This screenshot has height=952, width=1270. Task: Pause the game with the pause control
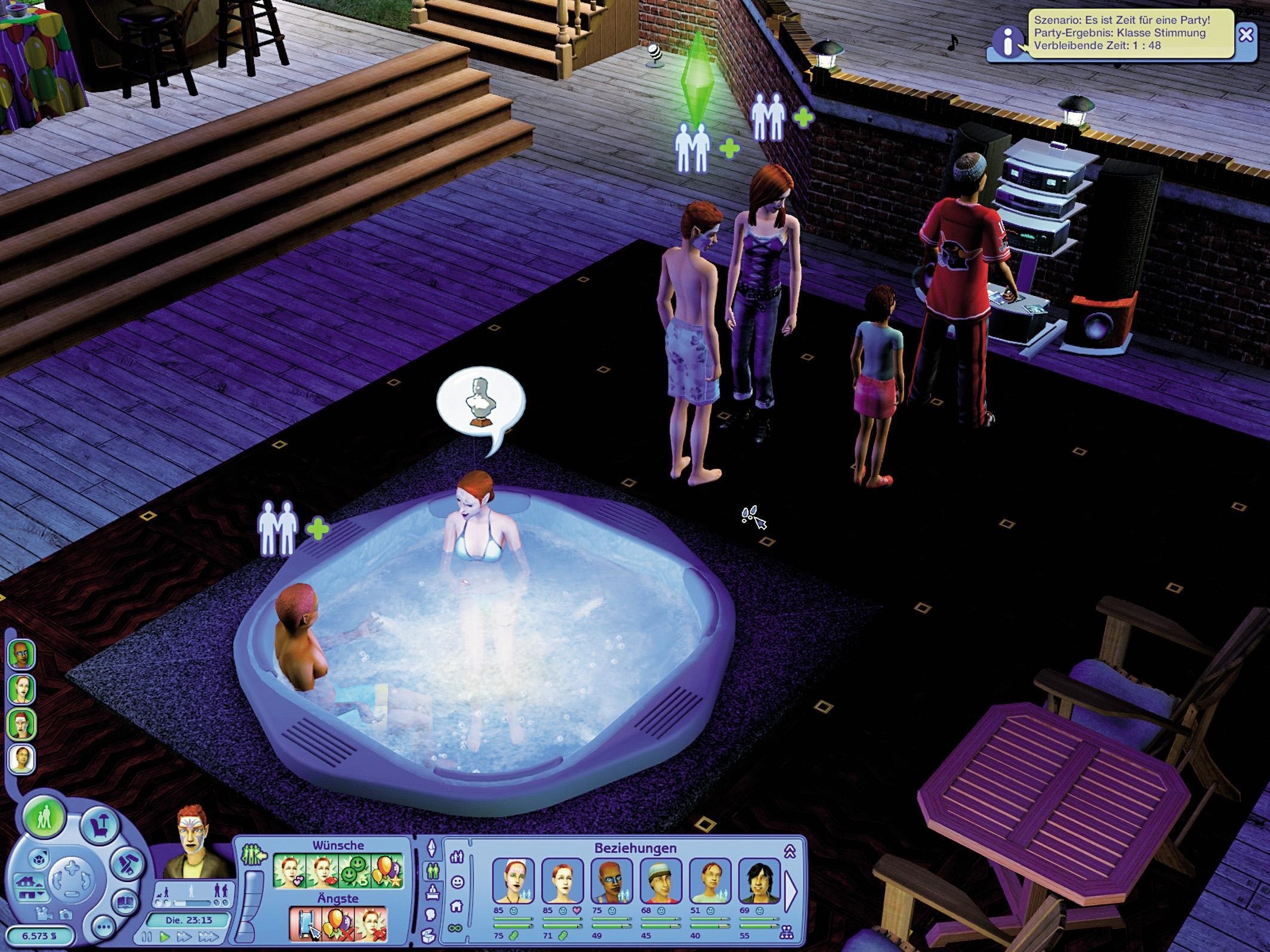pos(147,937)
